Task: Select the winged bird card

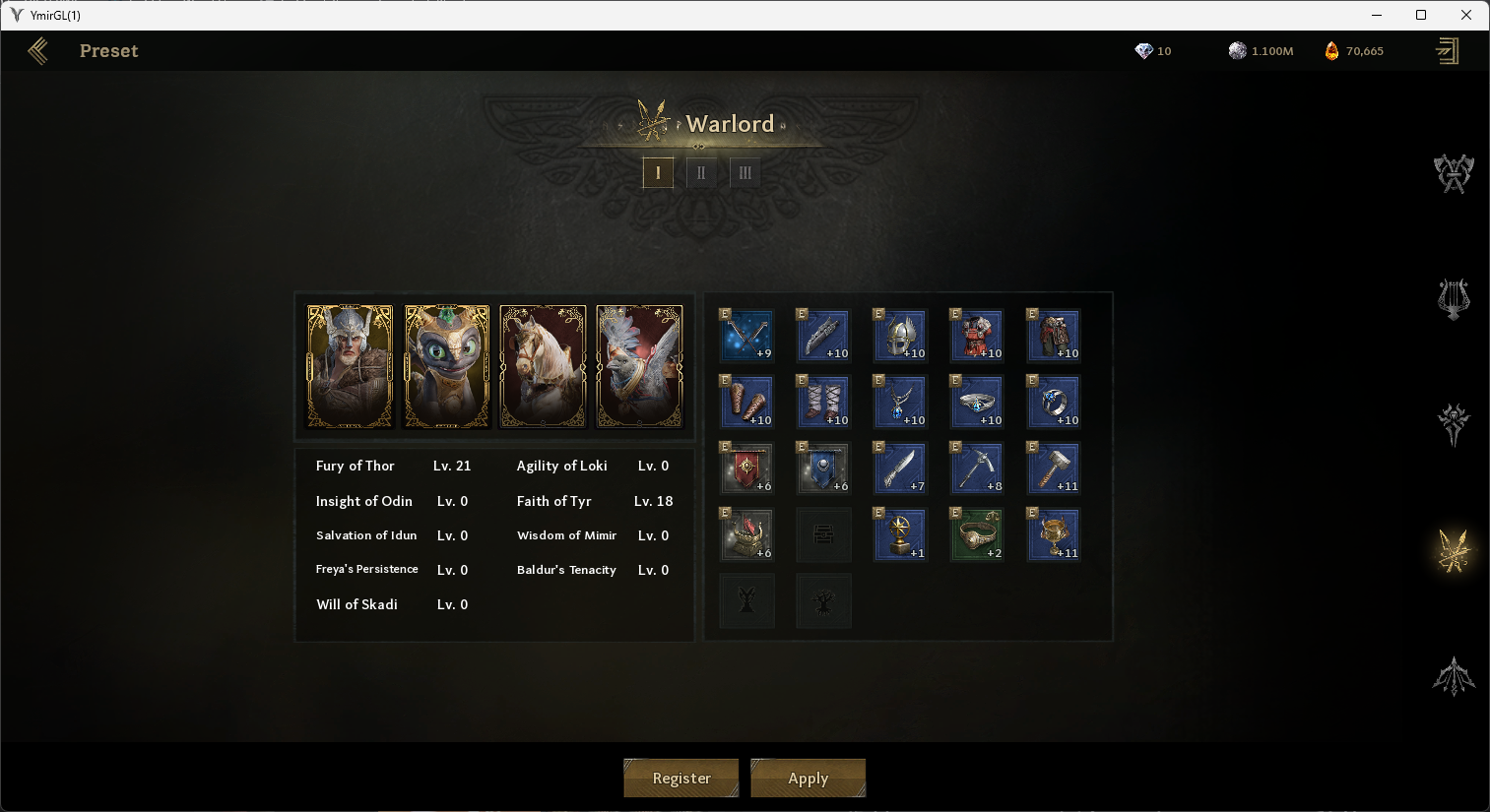Action: coord(639,366)
